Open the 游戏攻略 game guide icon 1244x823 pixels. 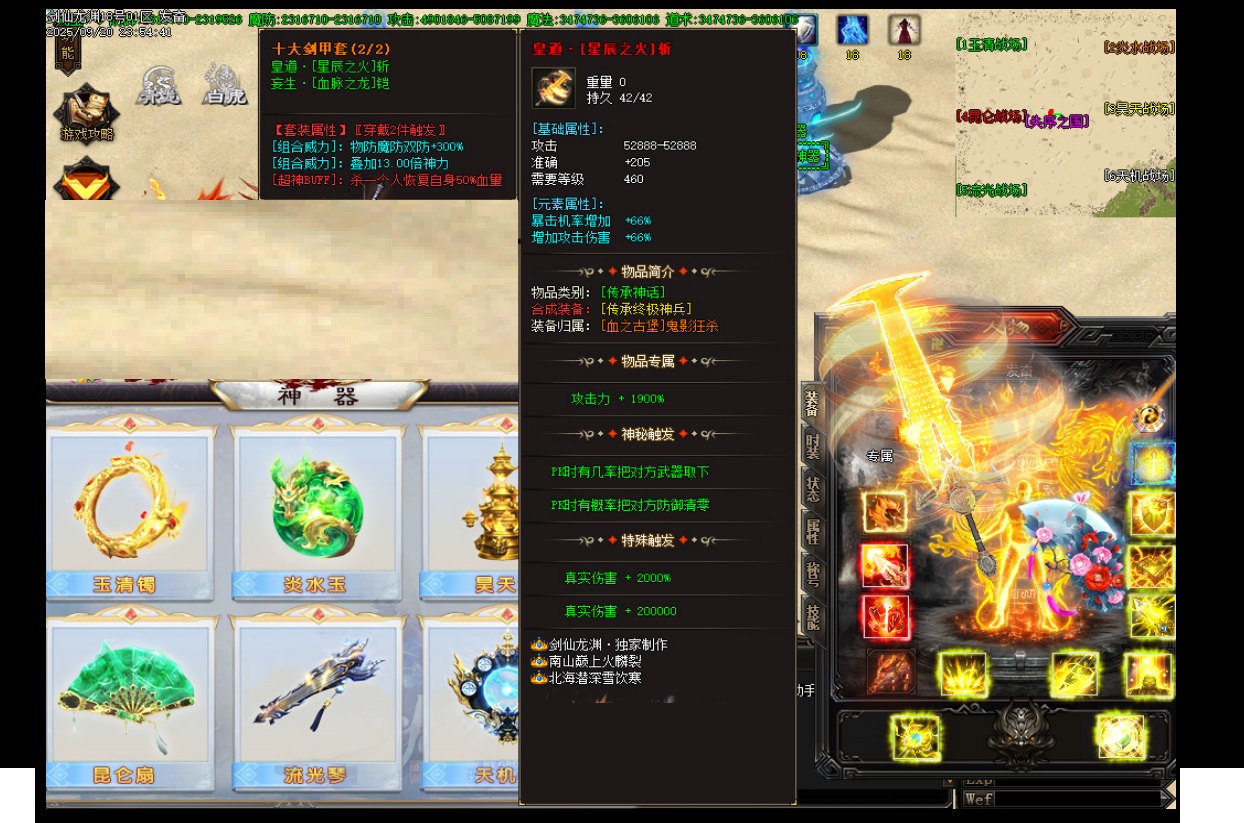point(87,113)
